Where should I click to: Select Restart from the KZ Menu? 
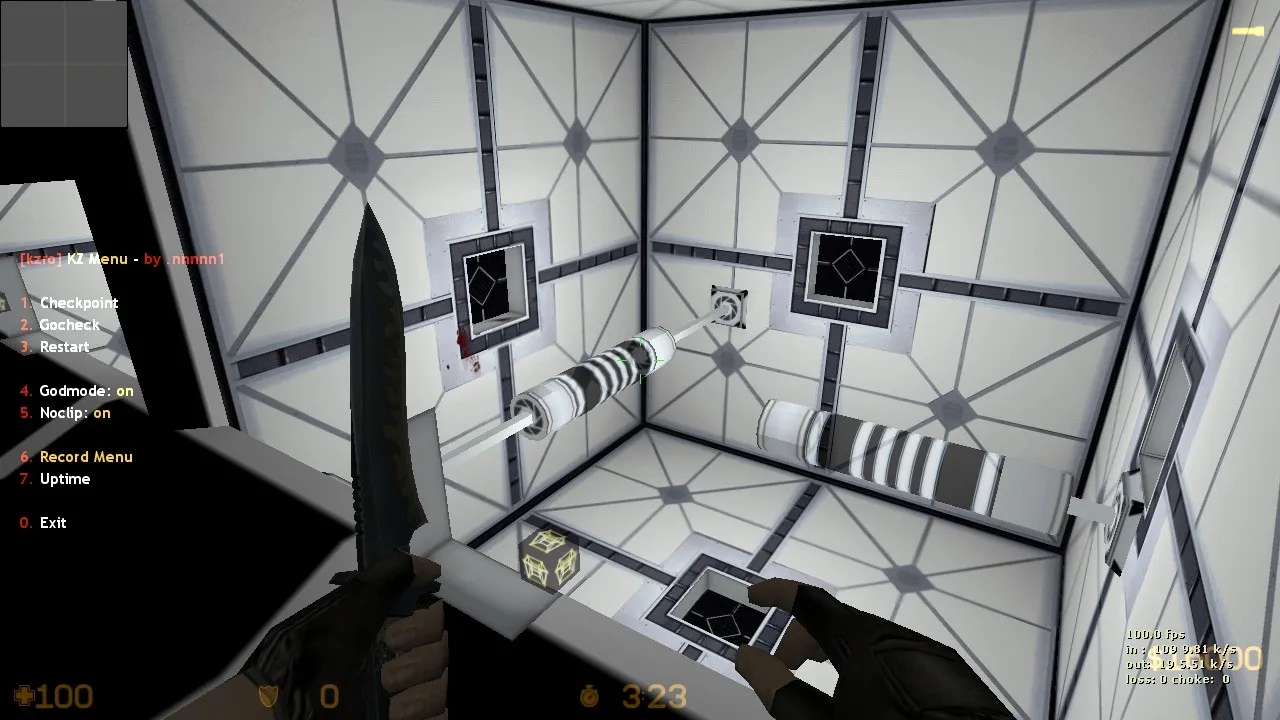pyautogui.click(x=63, y=346)
